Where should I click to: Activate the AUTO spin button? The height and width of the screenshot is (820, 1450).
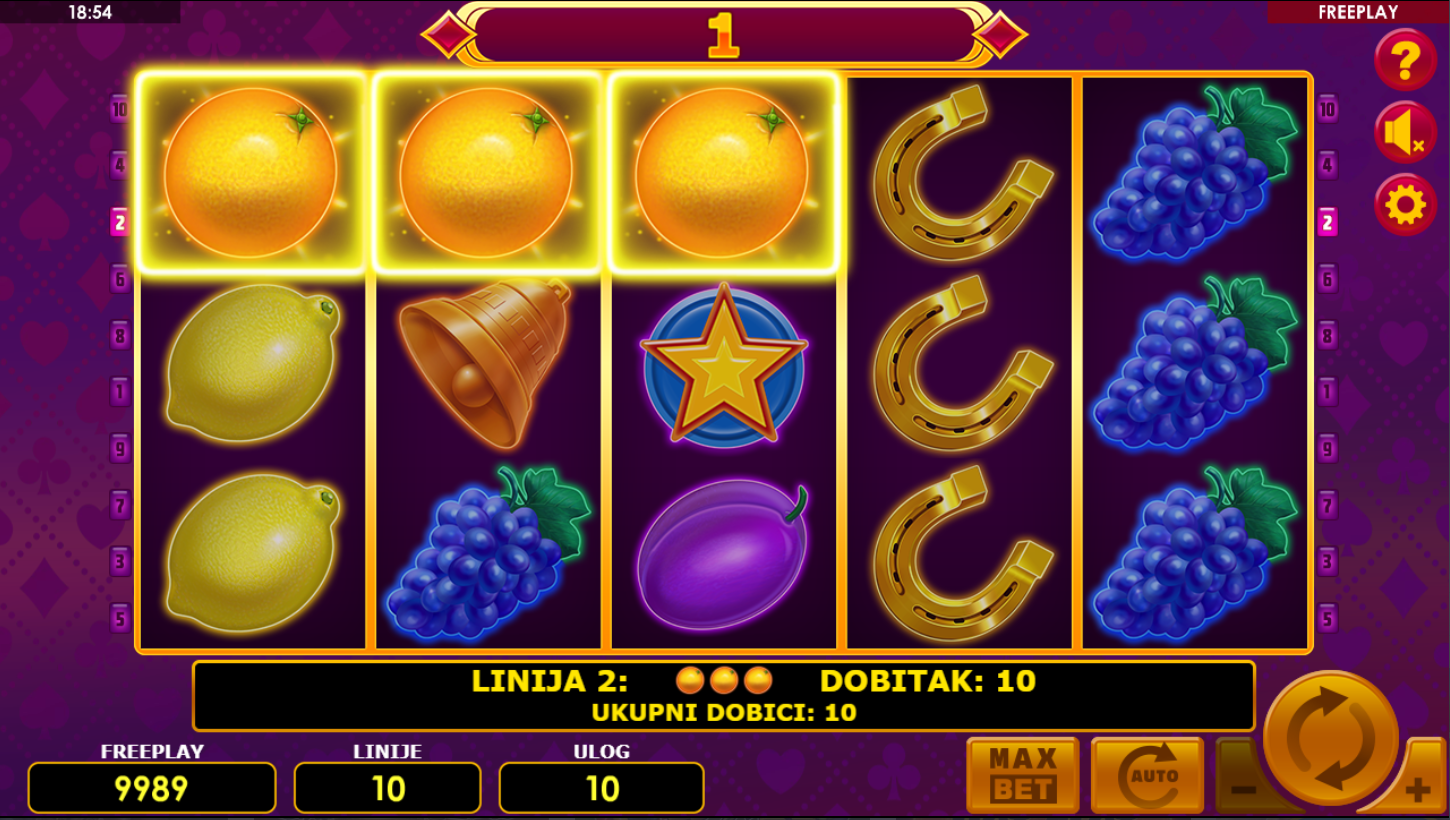1147,775
